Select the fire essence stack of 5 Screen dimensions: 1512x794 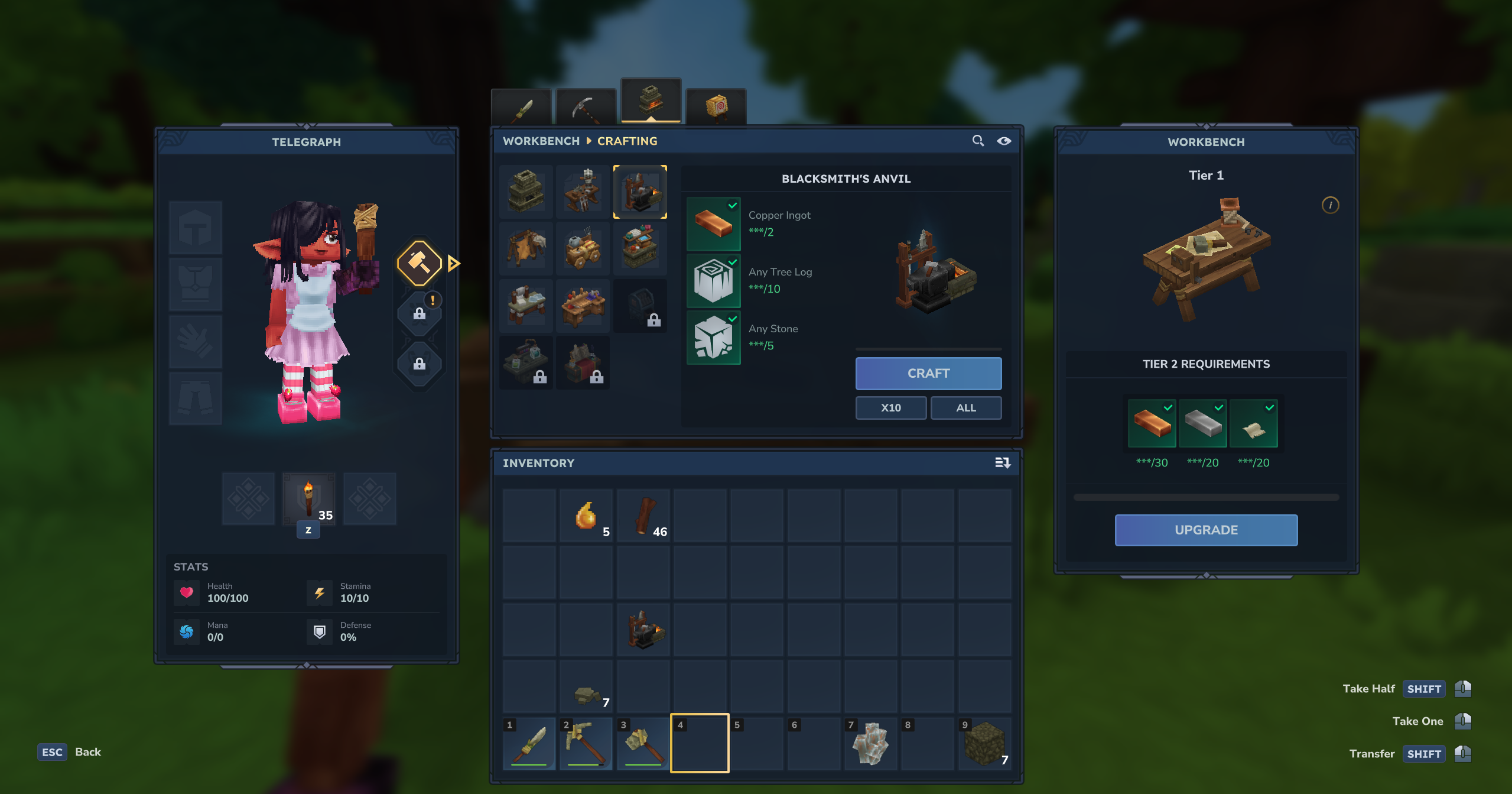[x=586, y=516]
